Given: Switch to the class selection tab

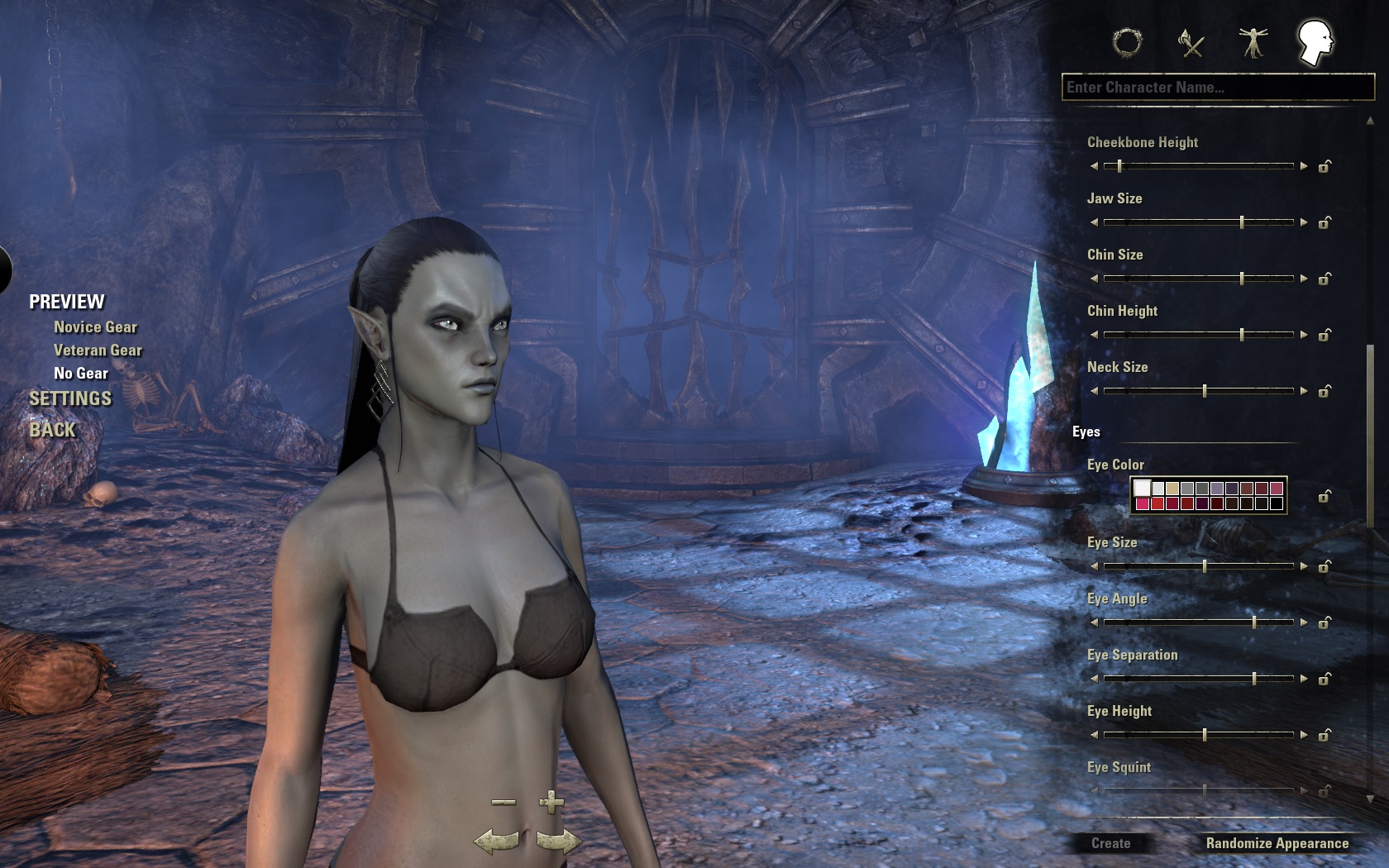Looking at the screenshot, I should pyautogui.click(x=1191, y=42).
